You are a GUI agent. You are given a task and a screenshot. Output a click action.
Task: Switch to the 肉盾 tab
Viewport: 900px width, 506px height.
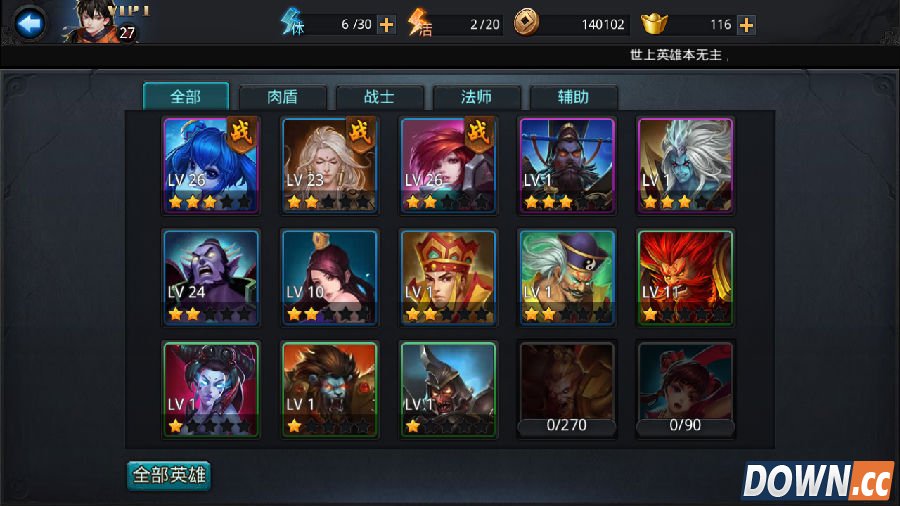pos(283,97)
